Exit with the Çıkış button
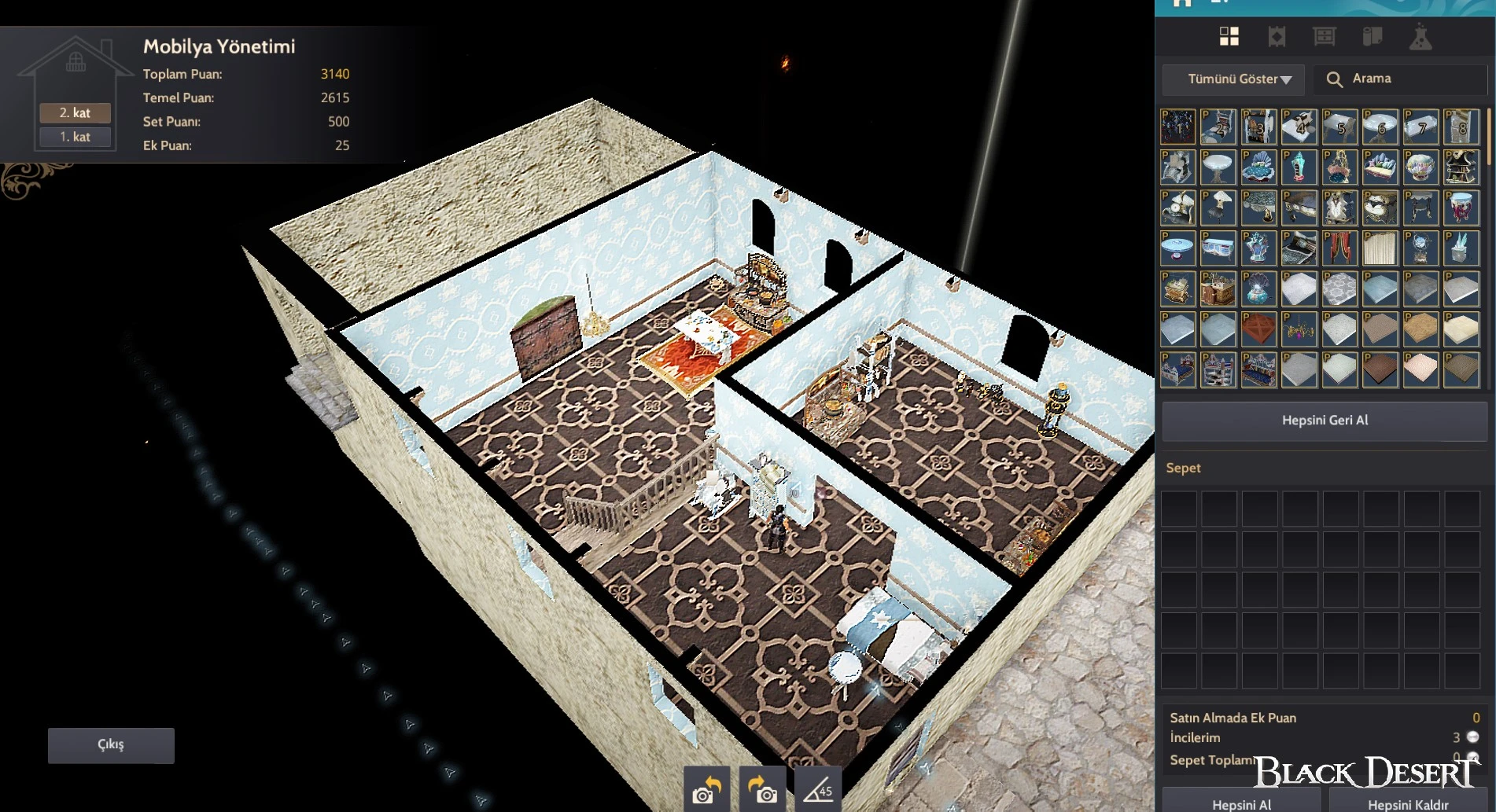This screenshot has height=812, width=1496. [x=111, y=744]
